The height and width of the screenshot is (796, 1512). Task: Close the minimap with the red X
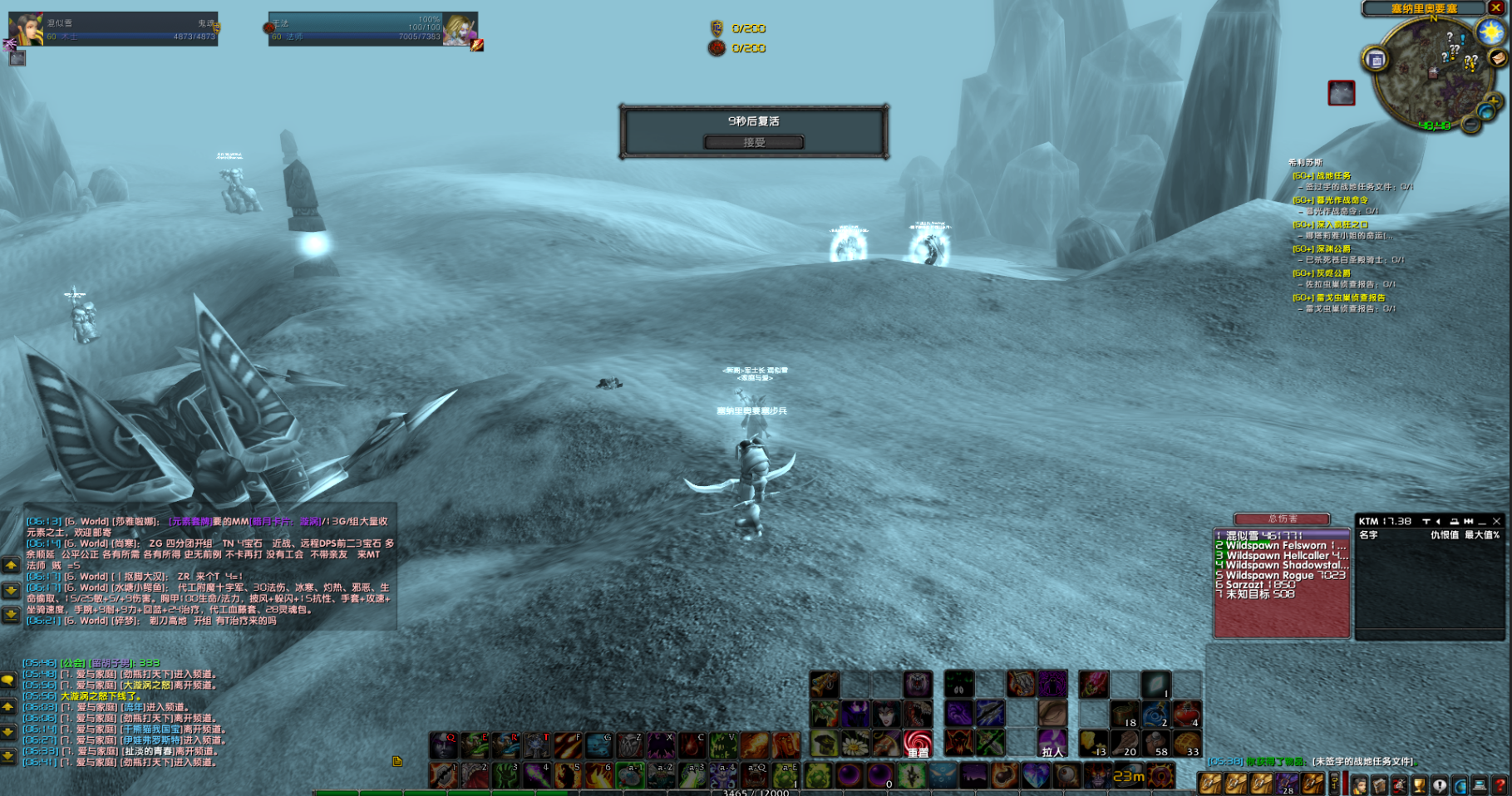[x=1497, y=8]
